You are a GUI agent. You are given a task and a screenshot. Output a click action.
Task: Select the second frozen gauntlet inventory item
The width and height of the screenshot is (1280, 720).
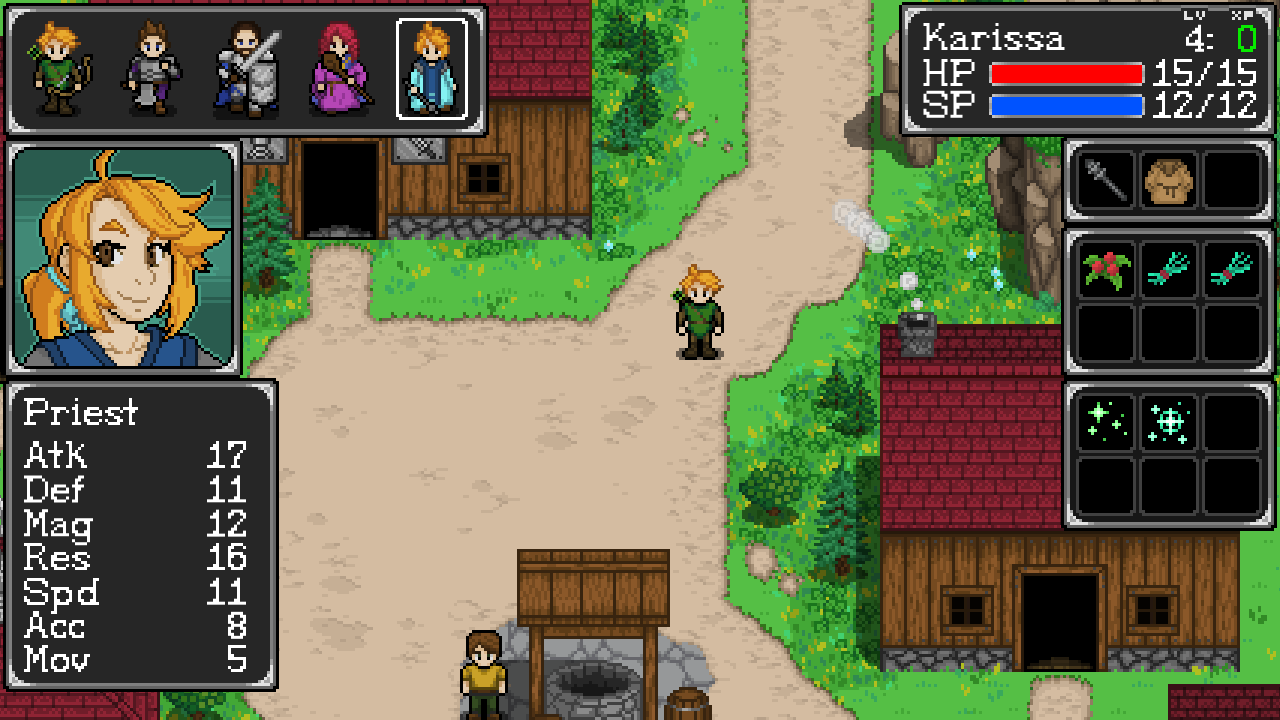[x=1230, y=271]
